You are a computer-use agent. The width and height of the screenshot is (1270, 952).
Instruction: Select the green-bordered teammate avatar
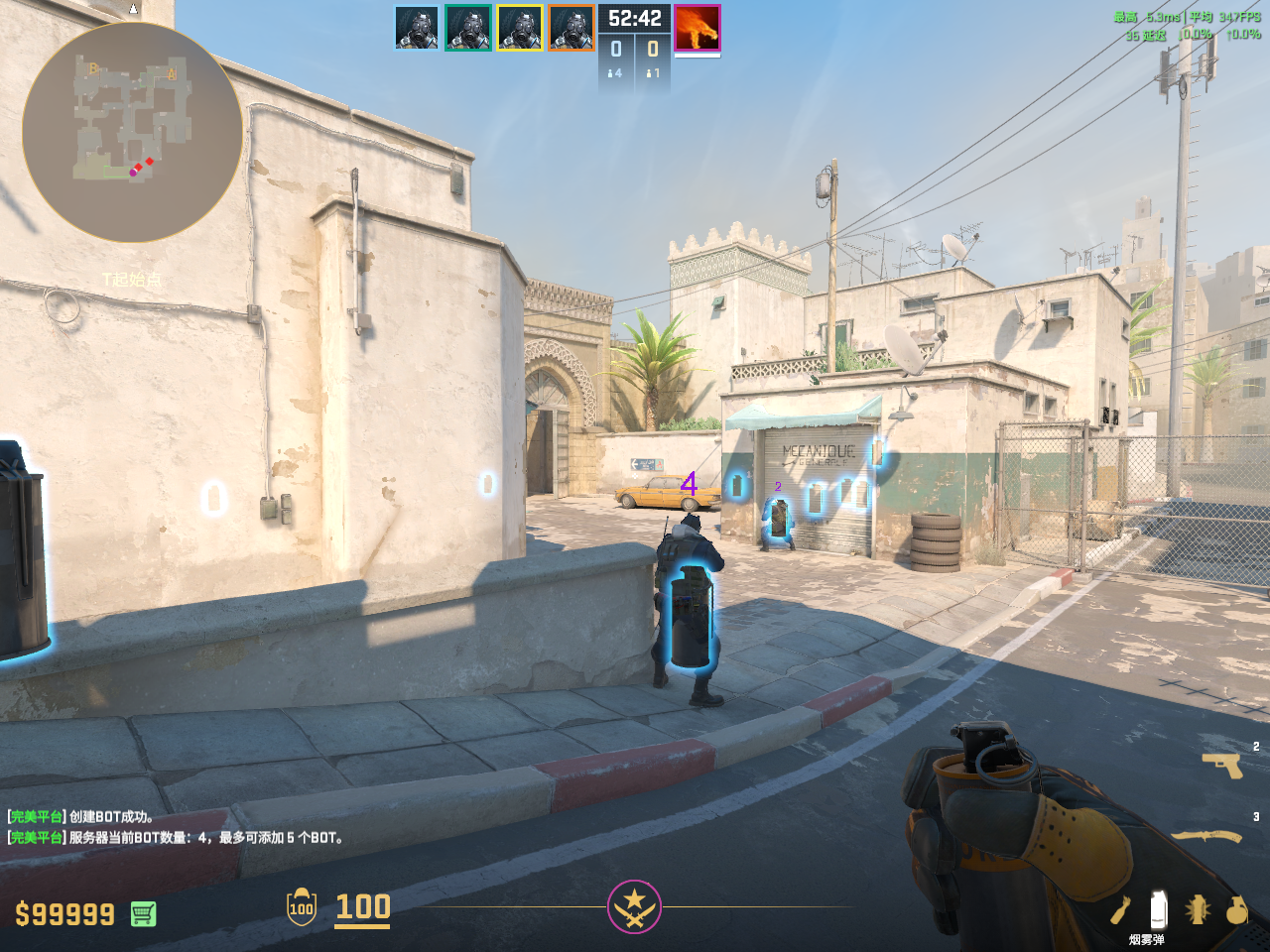pos(468,28)
